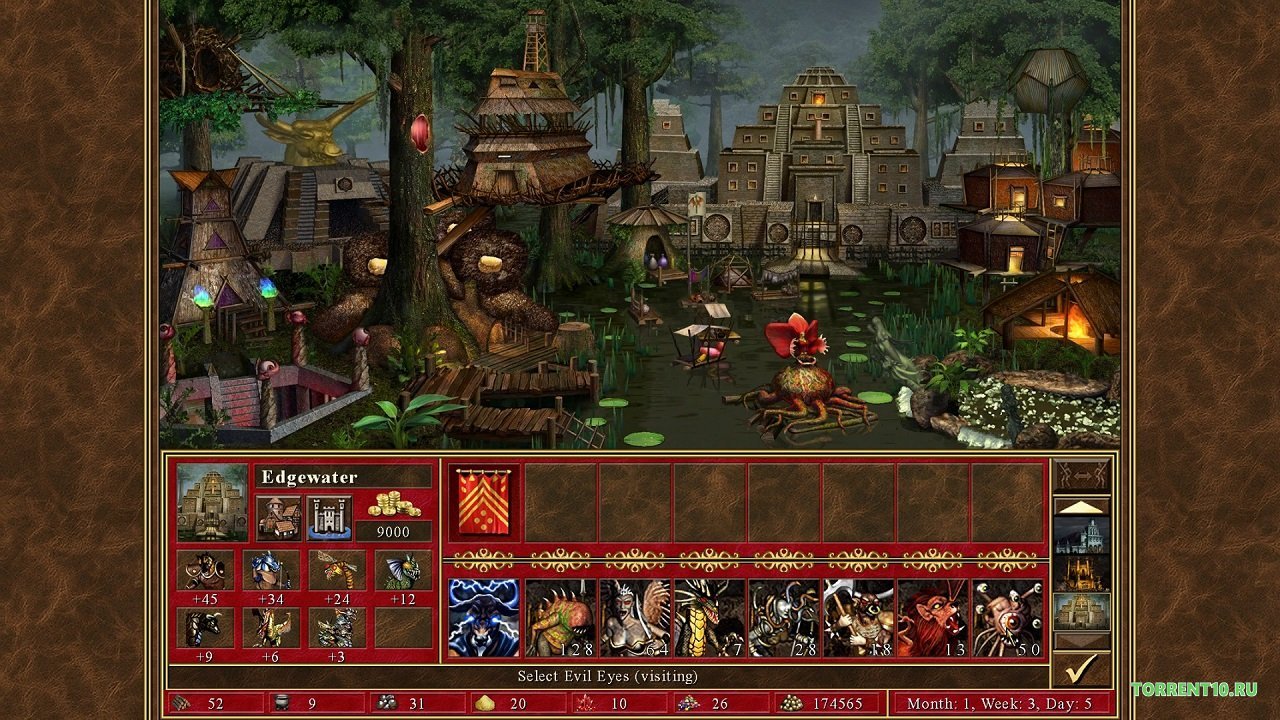Click the split troops arrows button
Image resolution: width=1280 pixels, height=720 pixels.
coord(1082,474)
